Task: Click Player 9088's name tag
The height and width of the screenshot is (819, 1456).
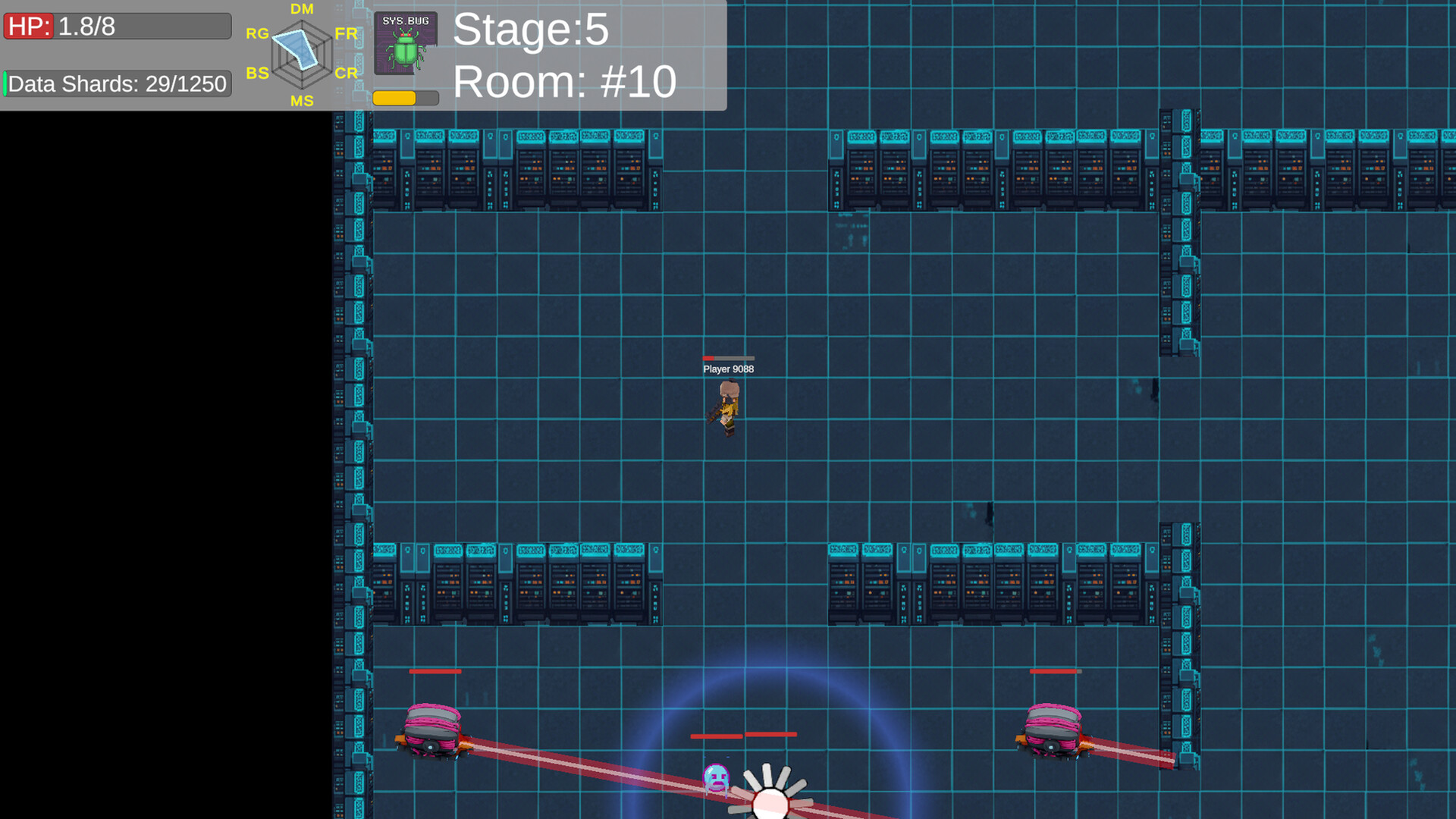Action: [728, 369]
